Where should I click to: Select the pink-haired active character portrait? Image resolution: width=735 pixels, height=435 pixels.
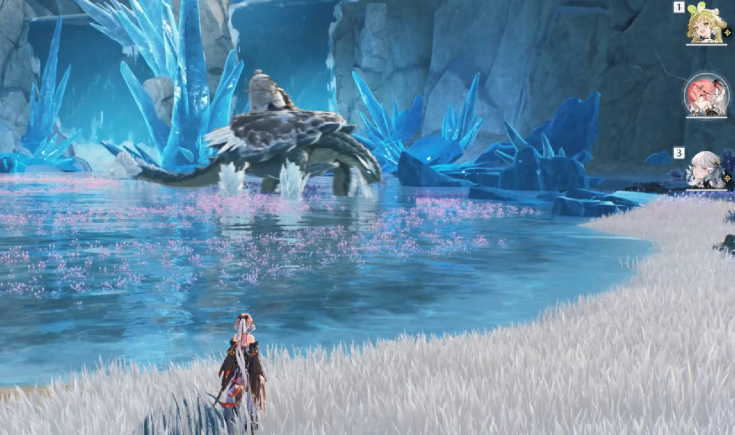point(705,96)
